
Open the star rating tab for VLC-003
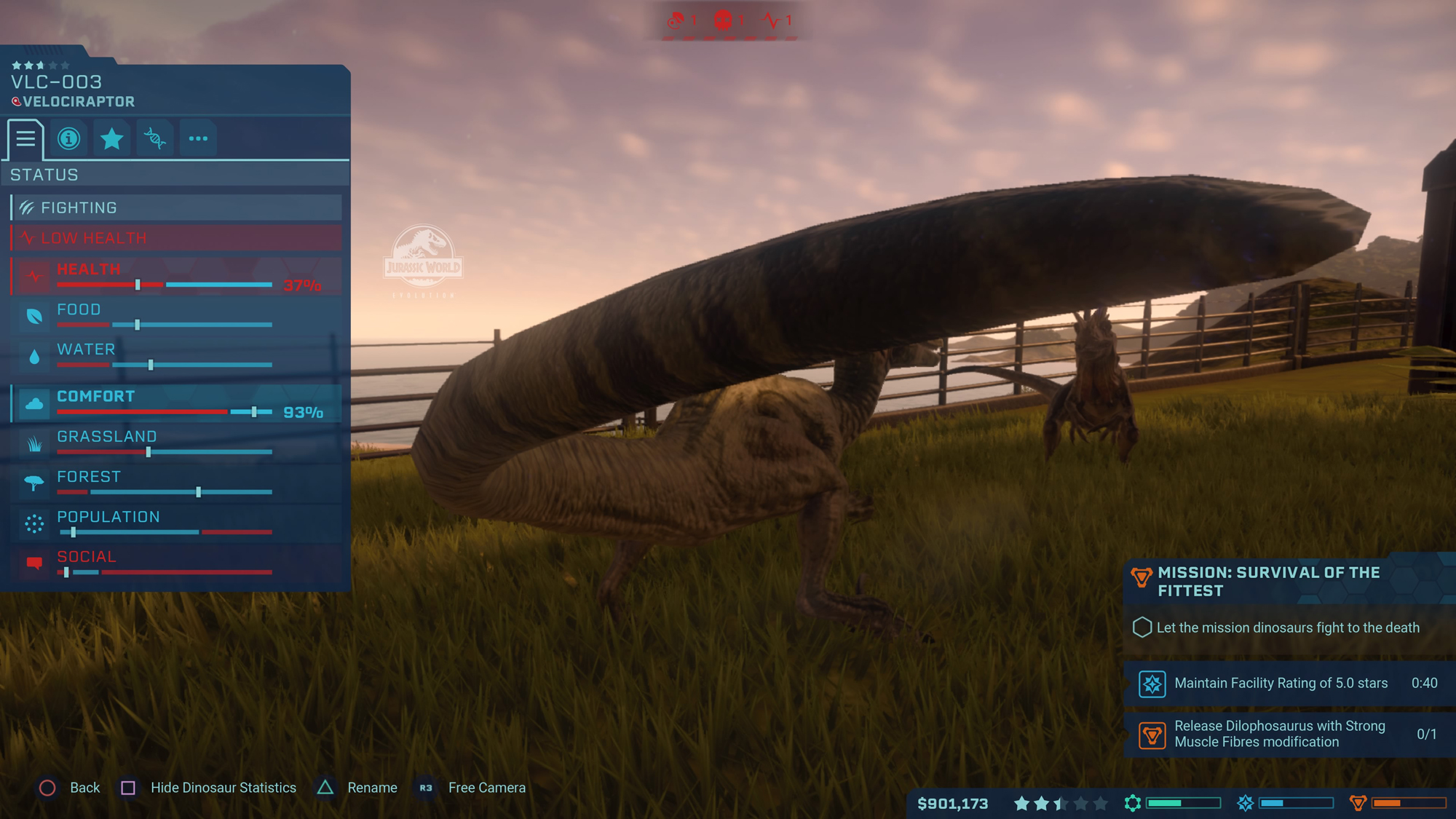112,139
